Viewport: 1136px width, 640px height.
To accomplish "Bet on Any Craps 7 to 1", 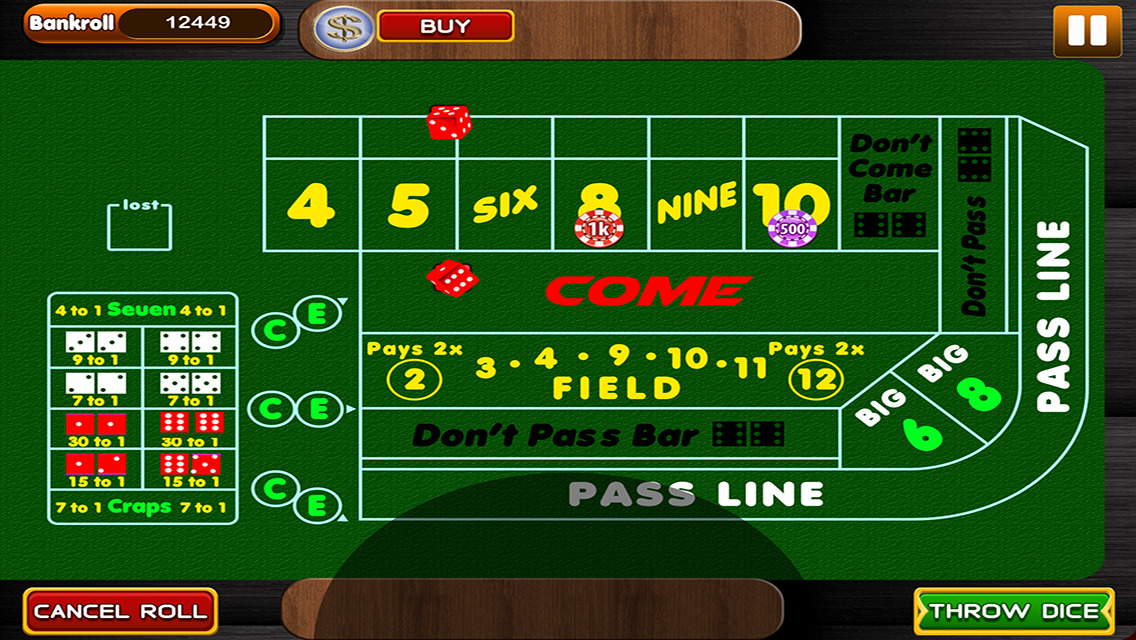I will coord(142,507).
